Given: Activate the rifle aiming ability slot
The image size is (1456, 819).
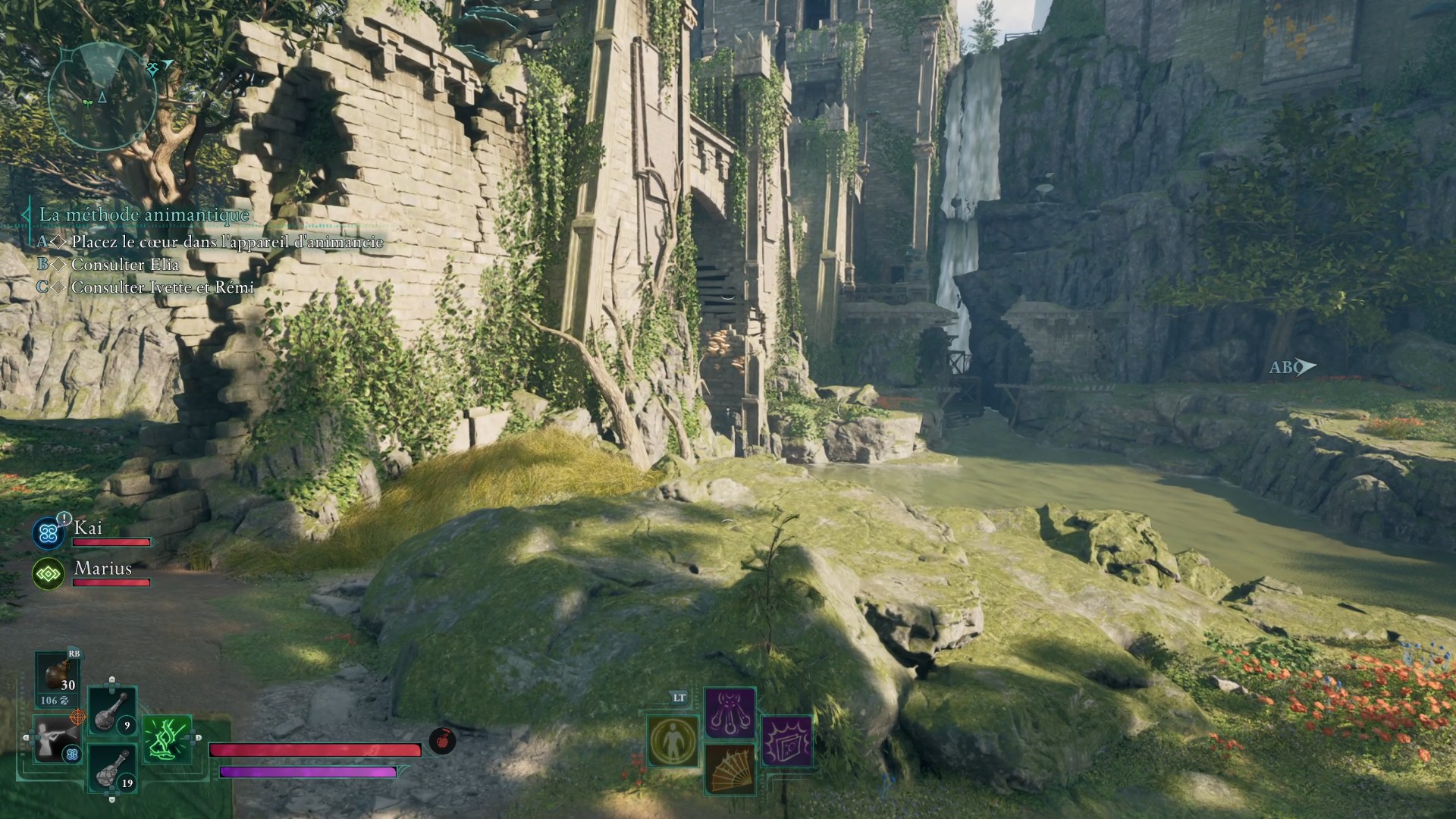Looking at the screenshot, I should [58, 739].
